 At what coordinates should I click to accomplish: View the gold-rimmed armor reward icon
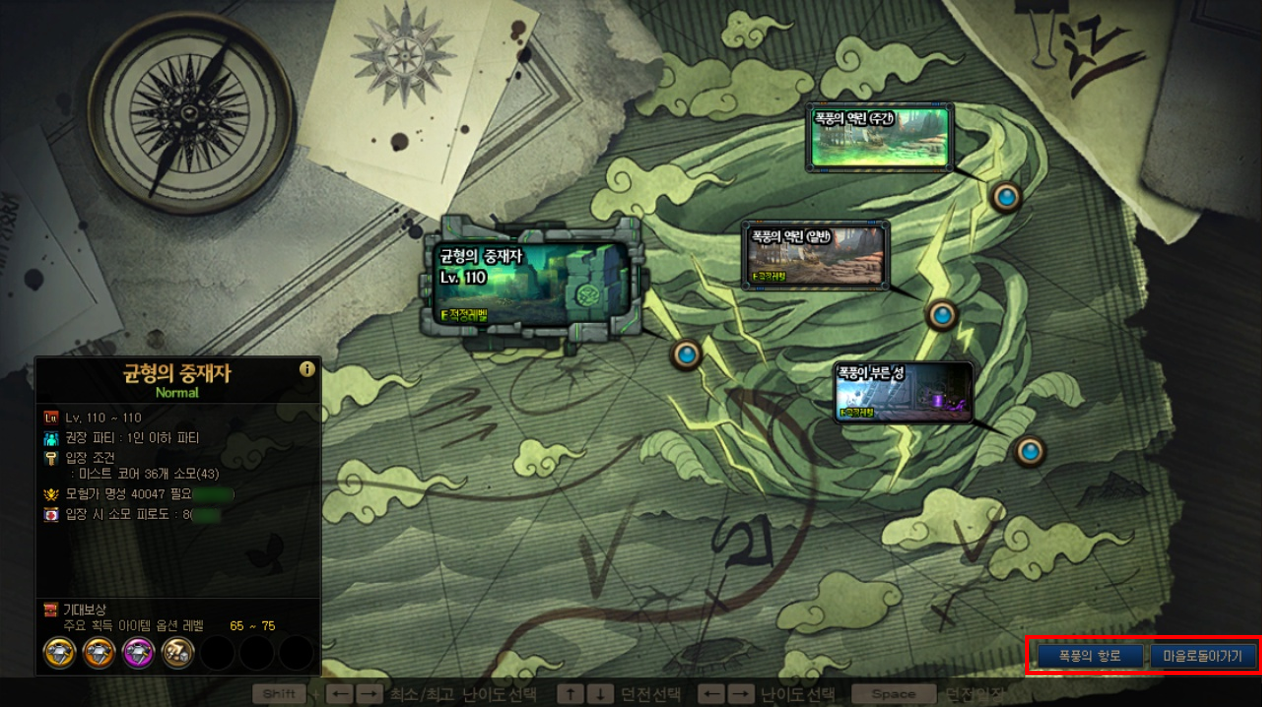point(59,653)
